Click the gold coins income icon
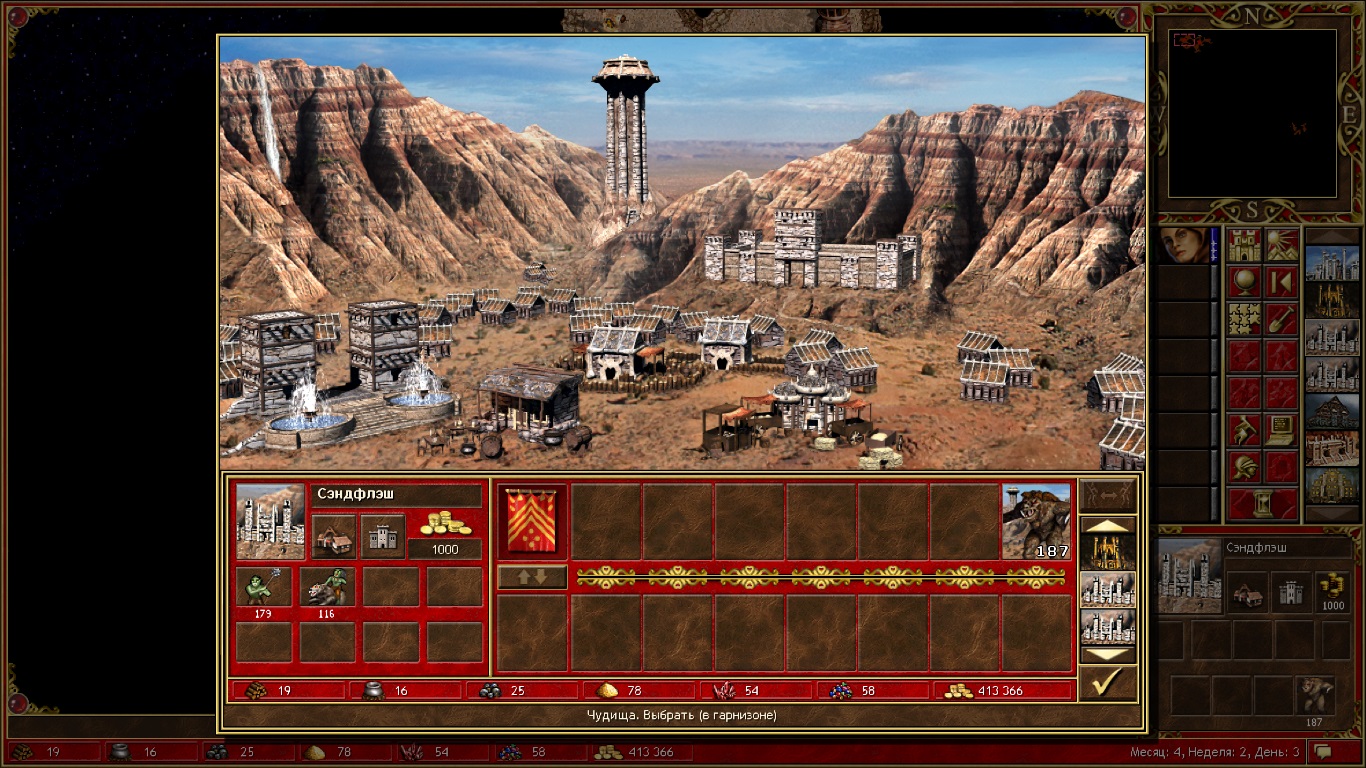This screenshot has width=1366, height=768. click(x=445, y=523)
